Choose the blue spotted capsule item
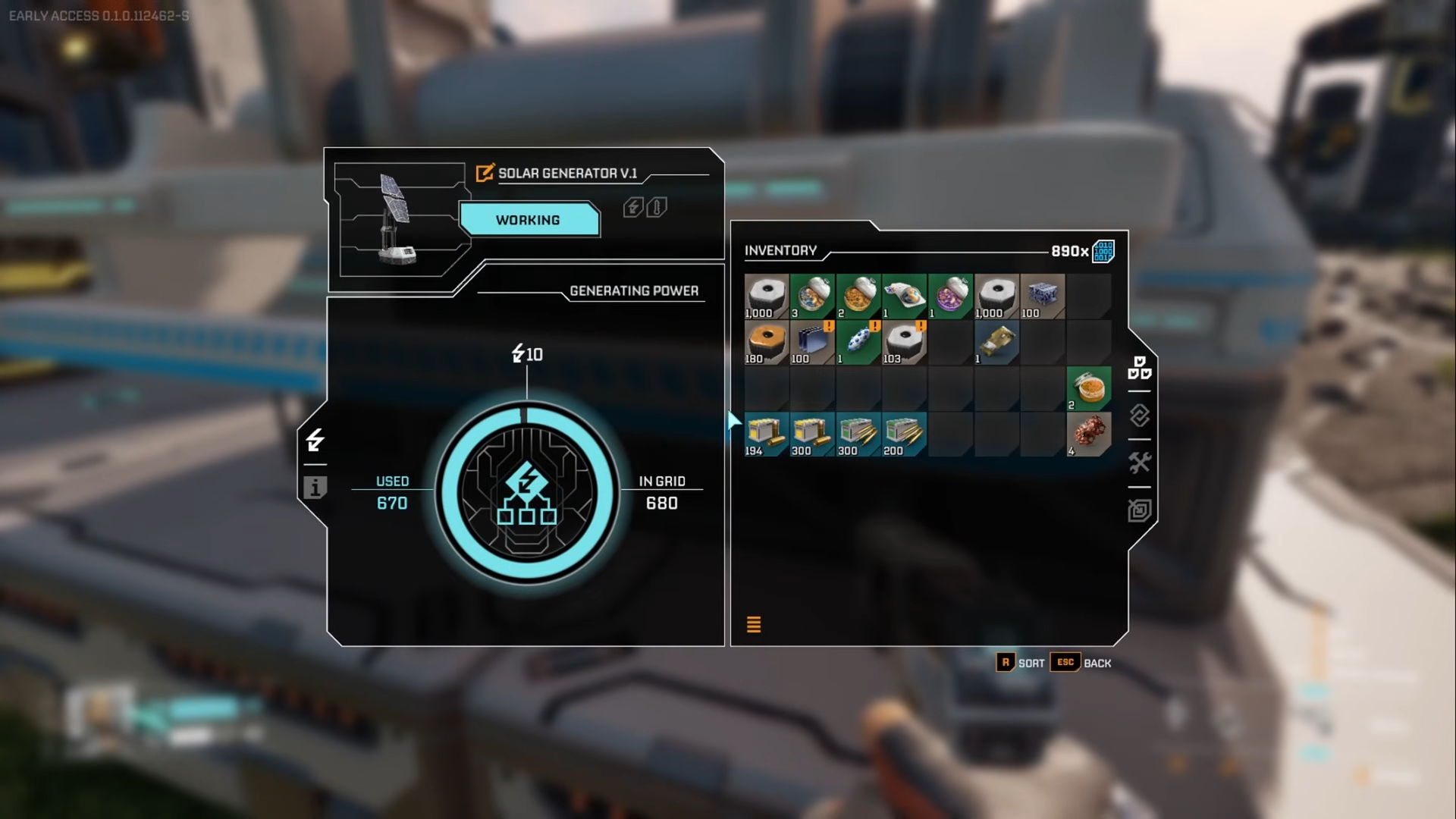This screenshot has width=1456, height=819. click(x=858, y=342)
